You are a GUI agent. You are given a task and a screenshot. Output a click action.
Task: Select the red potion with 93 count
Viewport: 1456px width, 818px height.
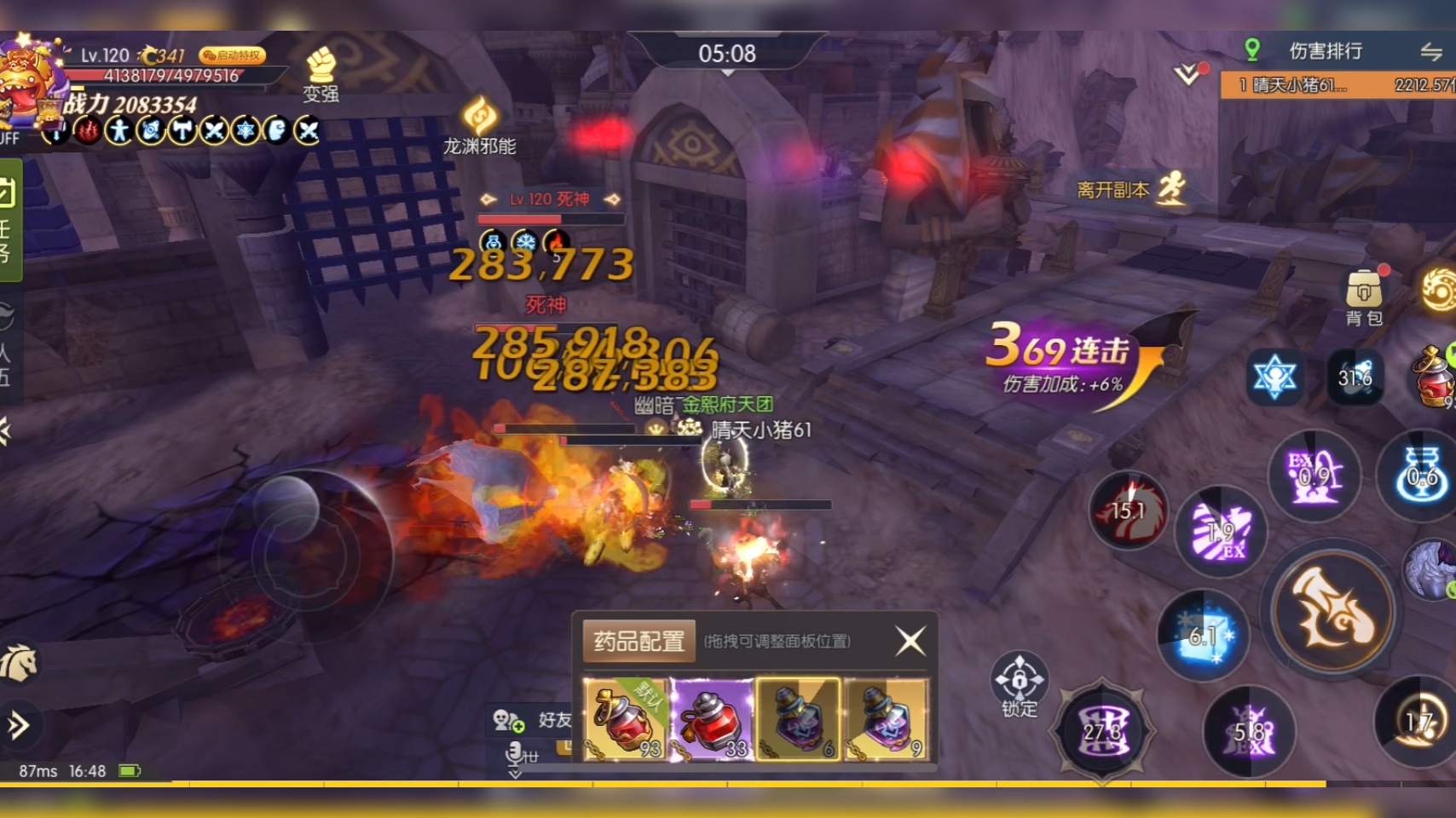pos(626,719)
